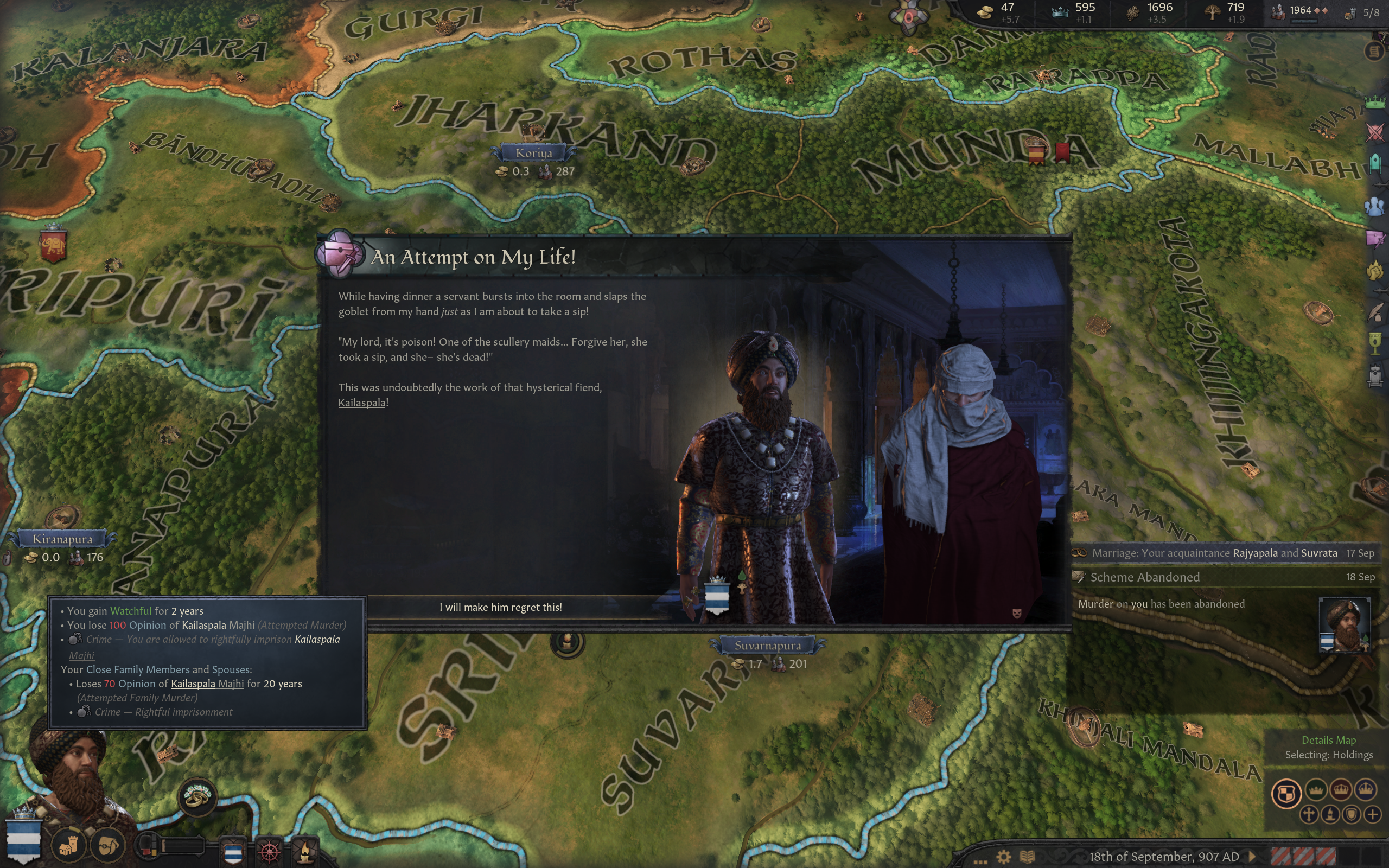Open the Intrigue menu with letter and dagger

point(1375,238)
